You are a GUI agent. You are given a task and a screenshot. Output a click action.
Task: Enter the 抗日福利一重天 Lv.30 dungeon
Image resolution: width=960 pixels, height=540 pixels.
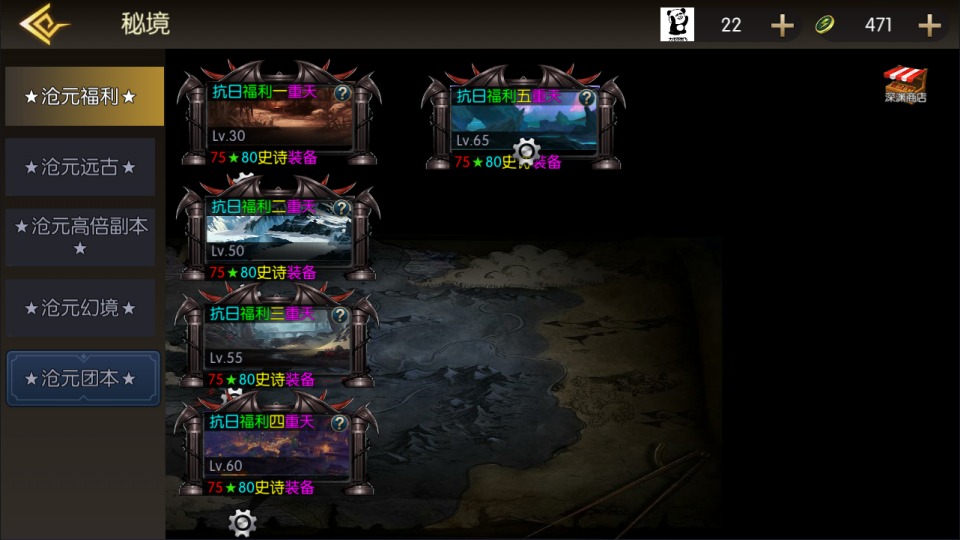point(278,122)
